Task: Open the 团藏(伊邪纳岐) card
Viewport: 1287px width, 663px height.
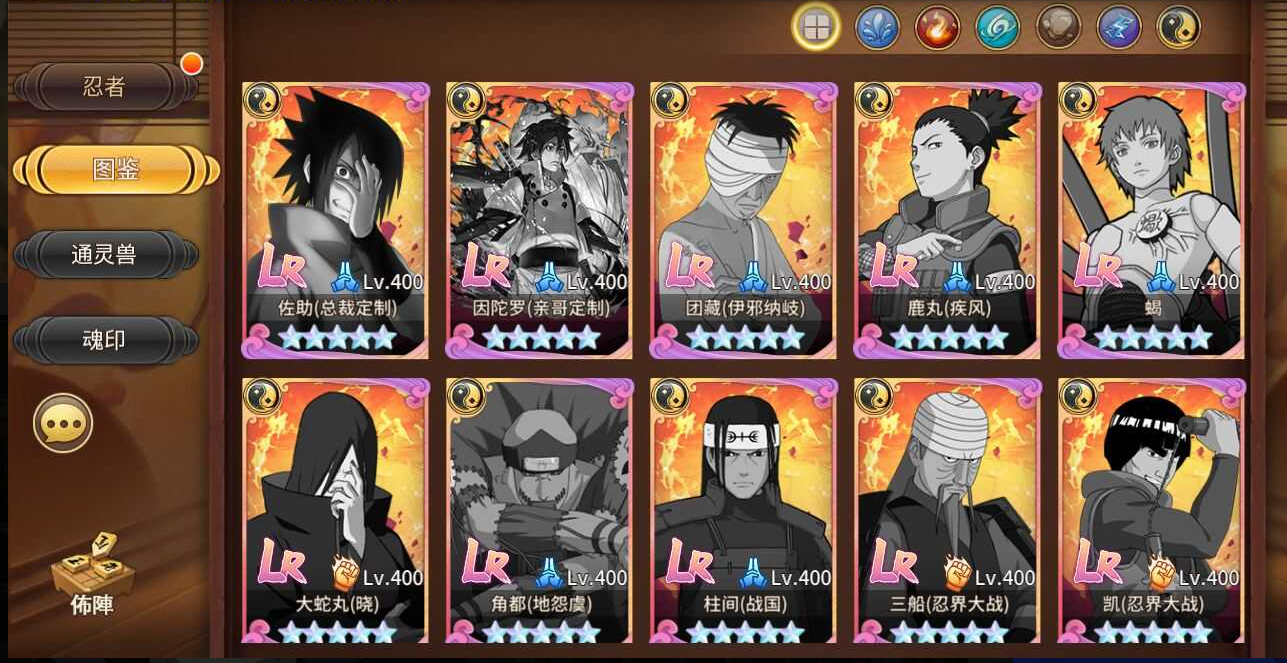Action: point(744,220)
